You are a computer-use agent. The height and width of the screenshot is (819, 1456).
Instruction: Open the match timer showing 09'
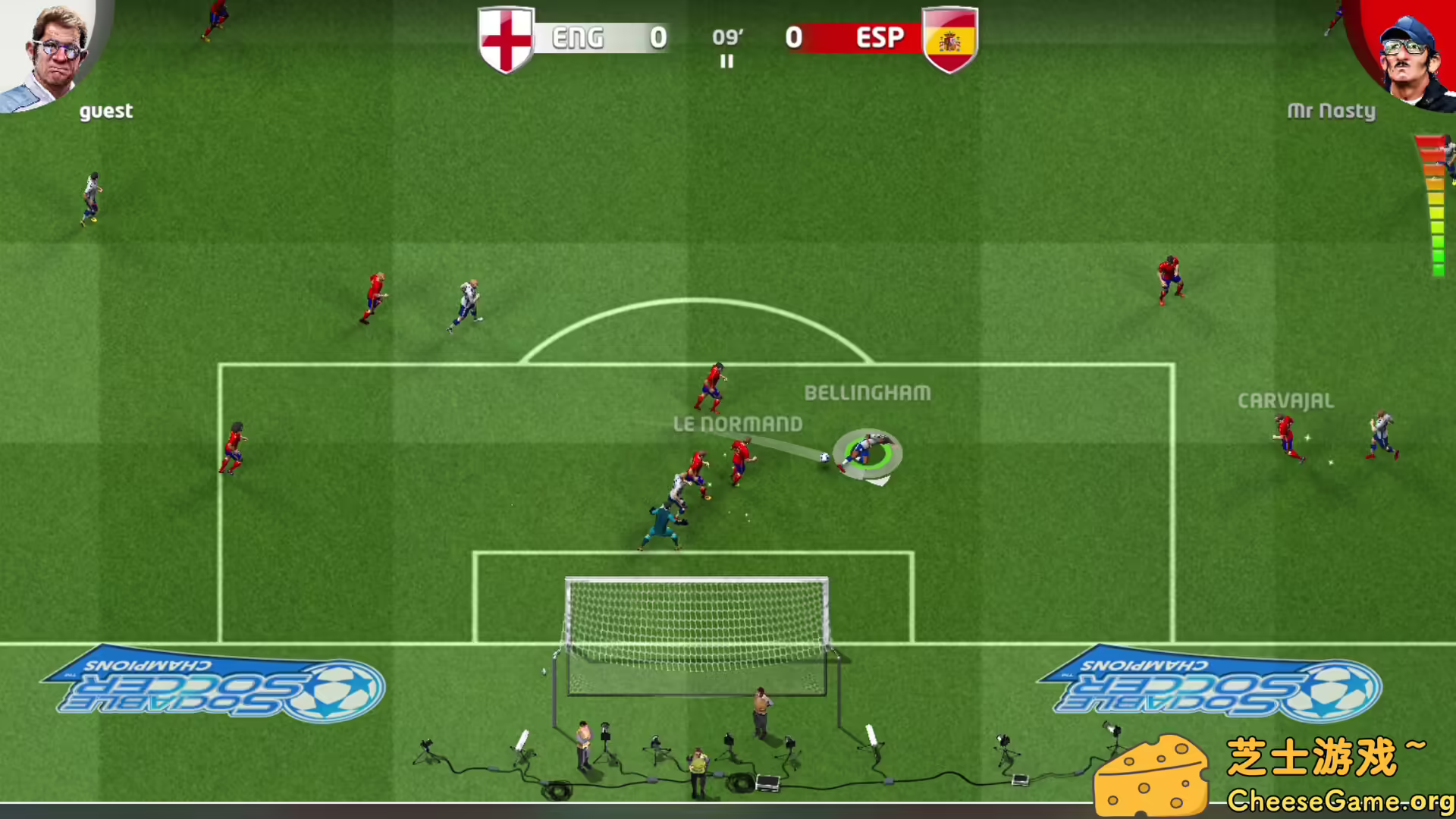pyautogui.click(x=726, y=36)
